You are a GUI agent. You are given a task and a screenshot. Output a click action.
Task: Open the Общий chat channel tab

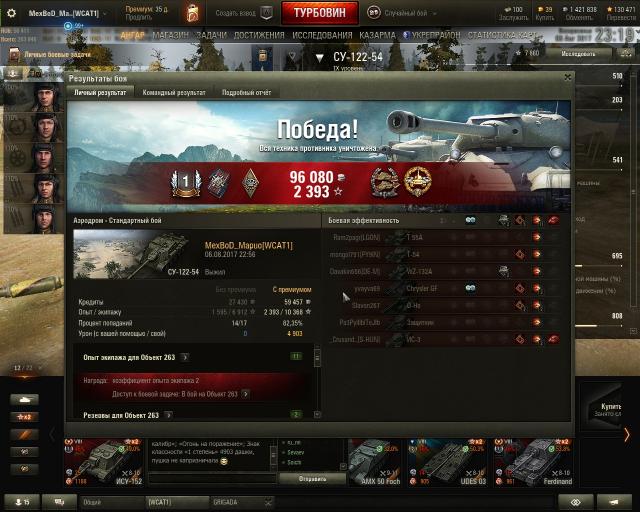pyautogui.click(x=93, y=501)
